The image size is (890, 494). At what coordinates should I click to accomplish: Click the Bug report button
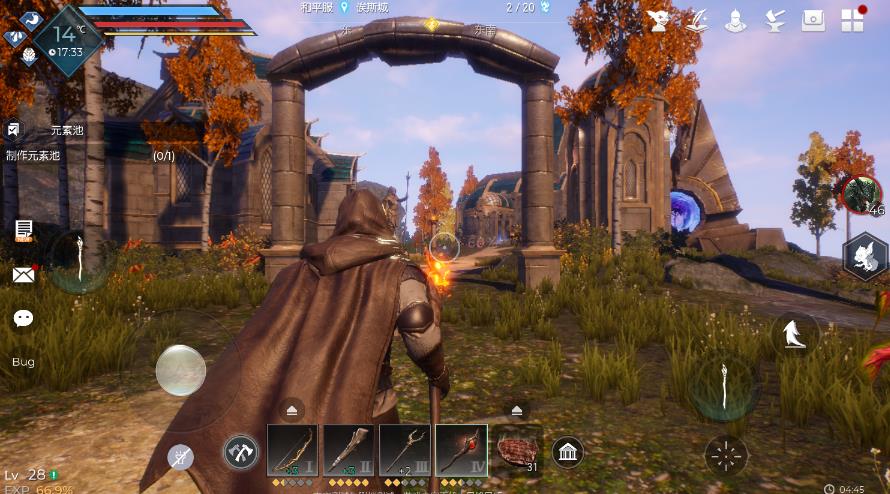pos(23,361)
